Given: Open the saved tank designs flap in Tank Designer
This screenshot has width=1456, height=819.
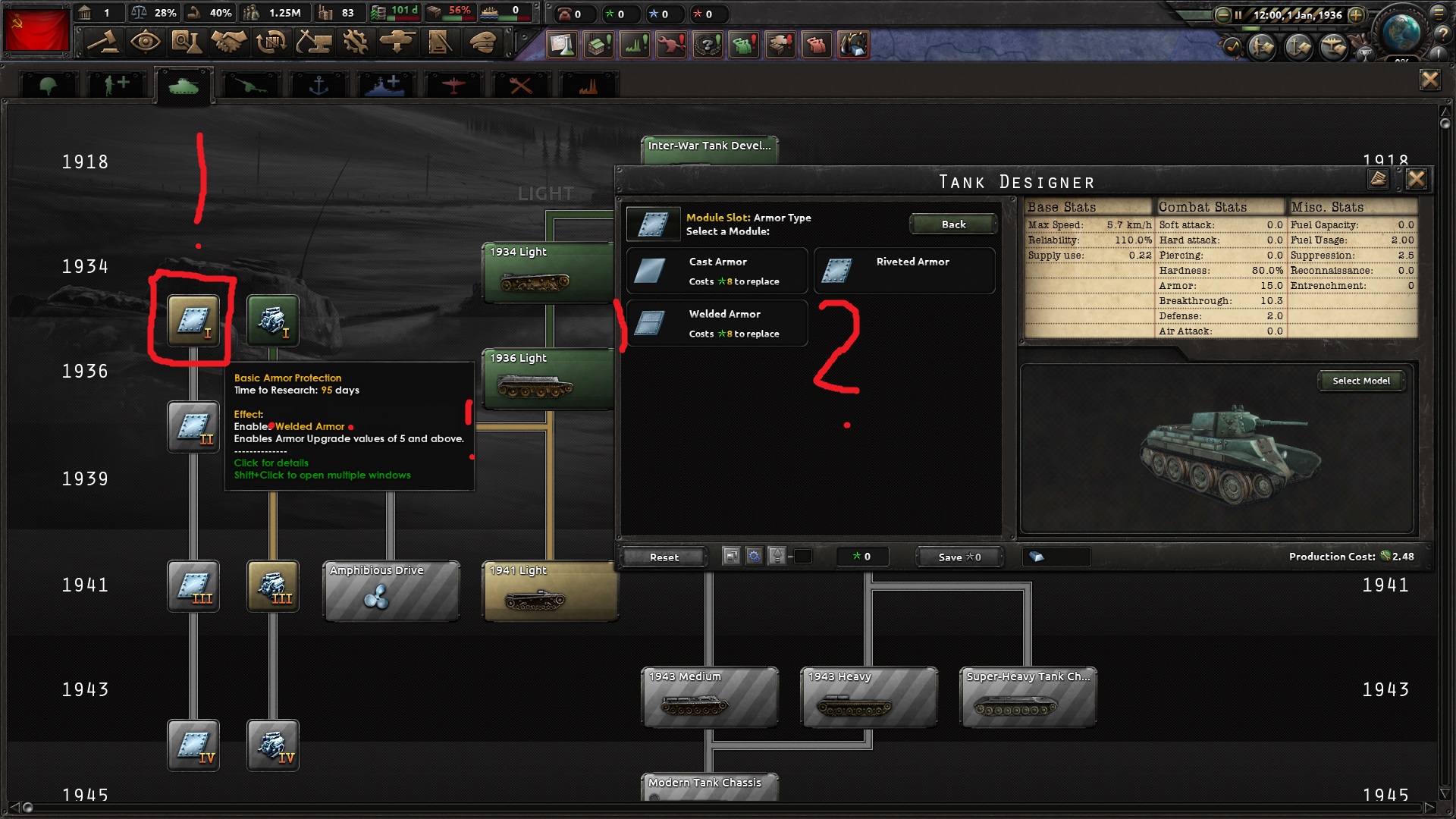Looking at the screenshot, I should click(x=1379, y=180).
